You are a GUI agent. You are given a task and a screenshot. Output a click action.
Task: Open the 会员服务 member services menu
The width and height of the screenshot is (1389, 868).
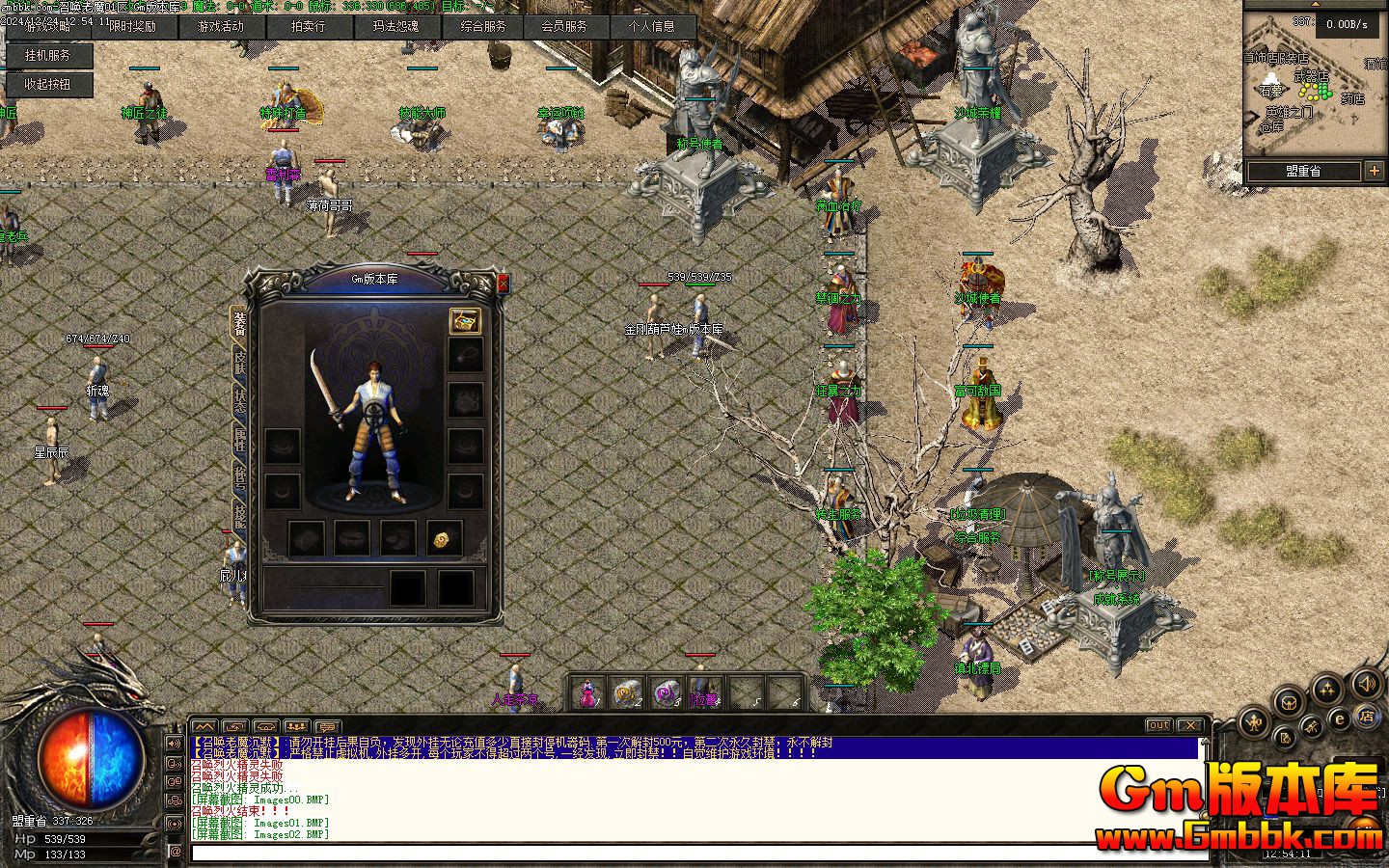point(564,27)
